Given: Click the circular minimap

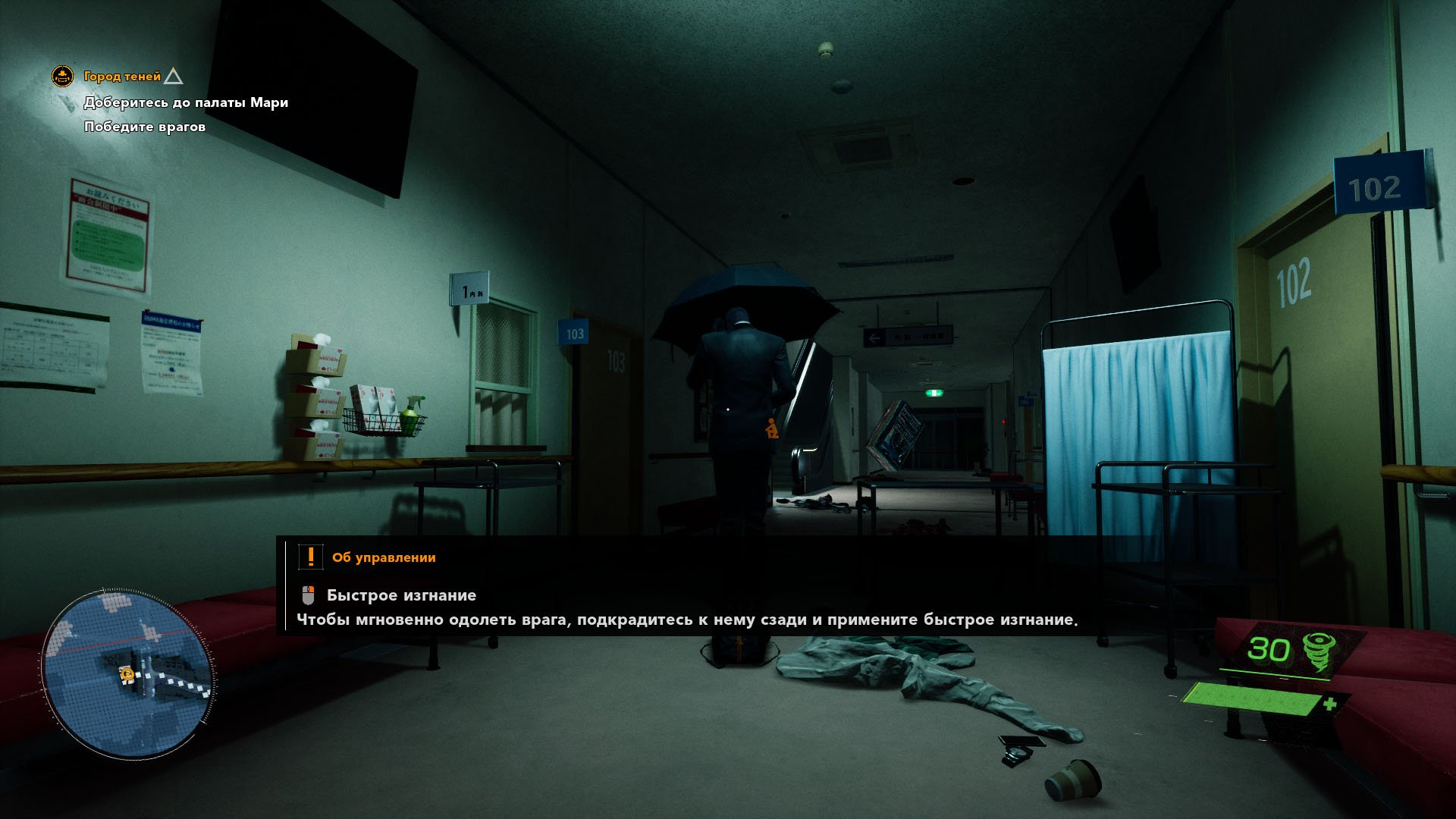Looking at the screenshot, I should [x=127, y=674].
